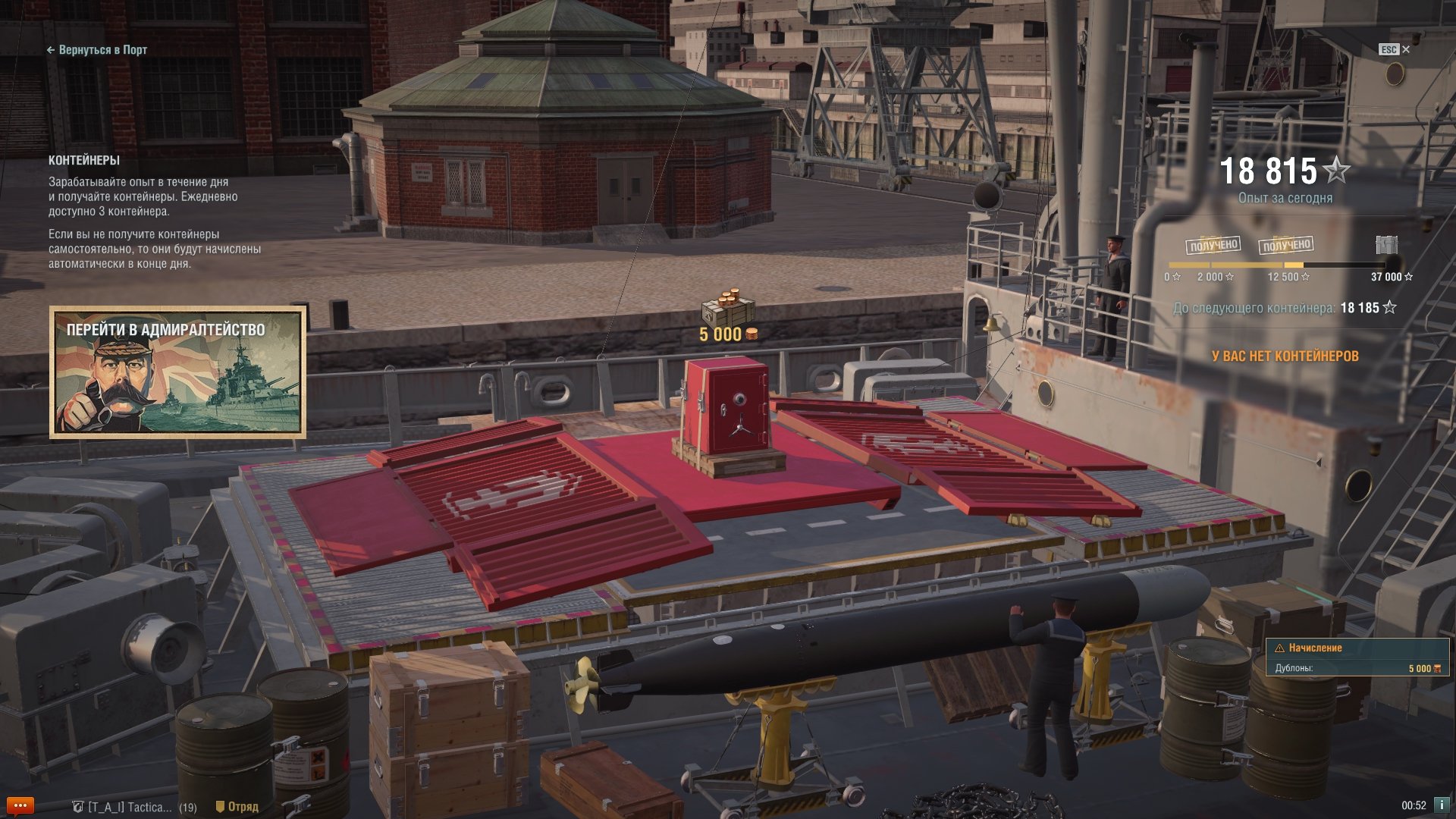The height and width of the screenshot is (819, 1456).
Task: Open the Отряд division tab
Action: click(x=237, y=807)
